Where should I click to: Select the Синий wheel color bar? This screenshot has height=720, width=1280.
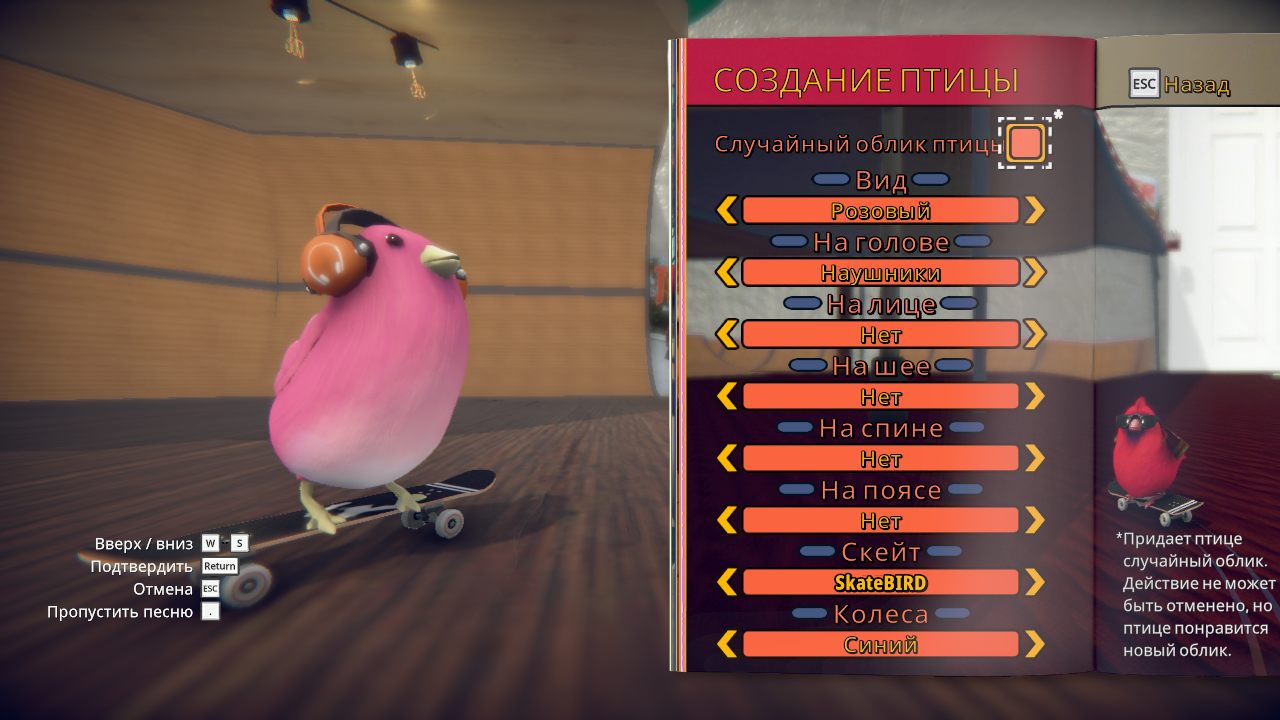point(880,644)
